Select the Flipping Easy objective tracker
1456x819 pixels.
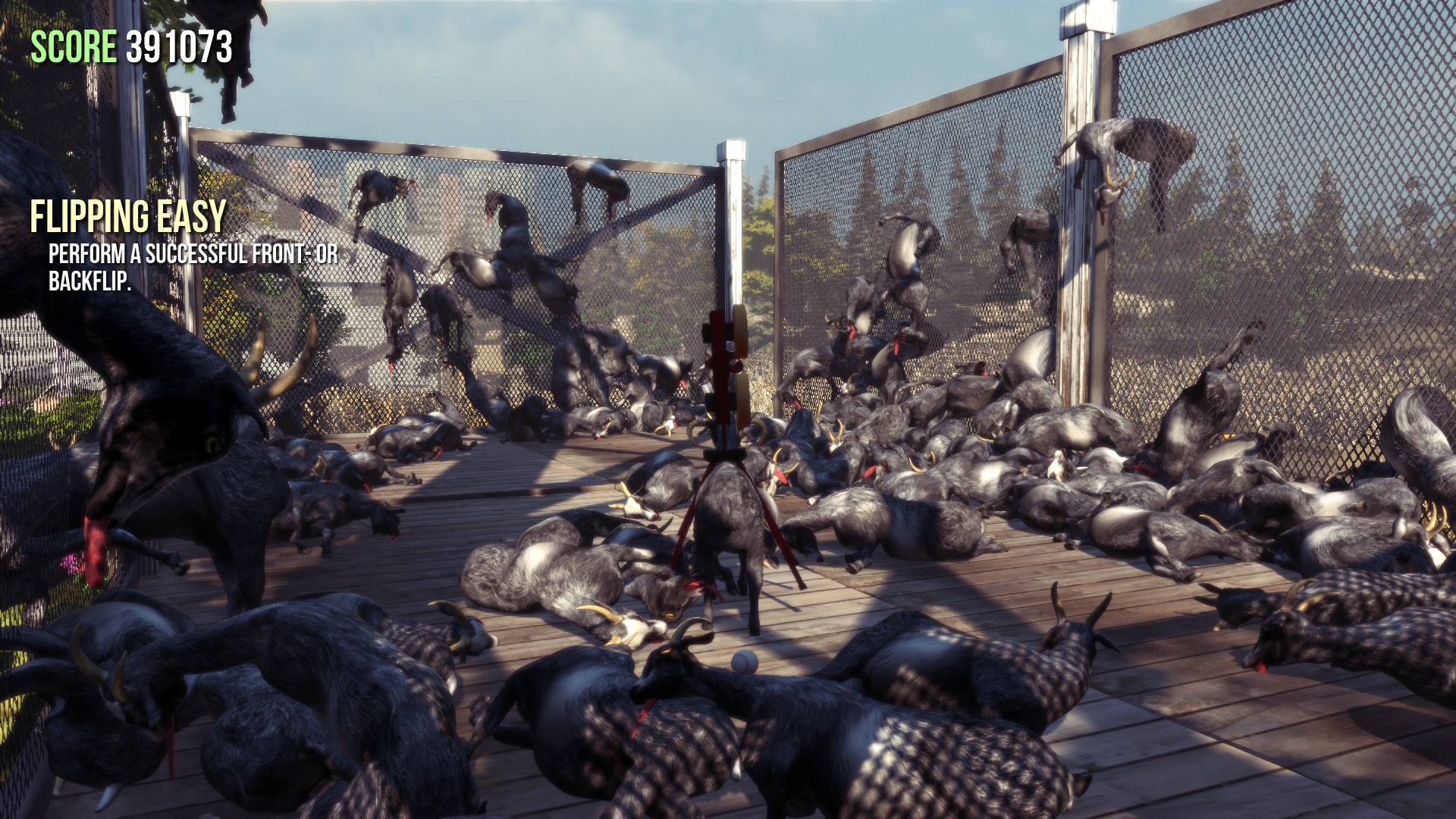click(x=128, y=218)
